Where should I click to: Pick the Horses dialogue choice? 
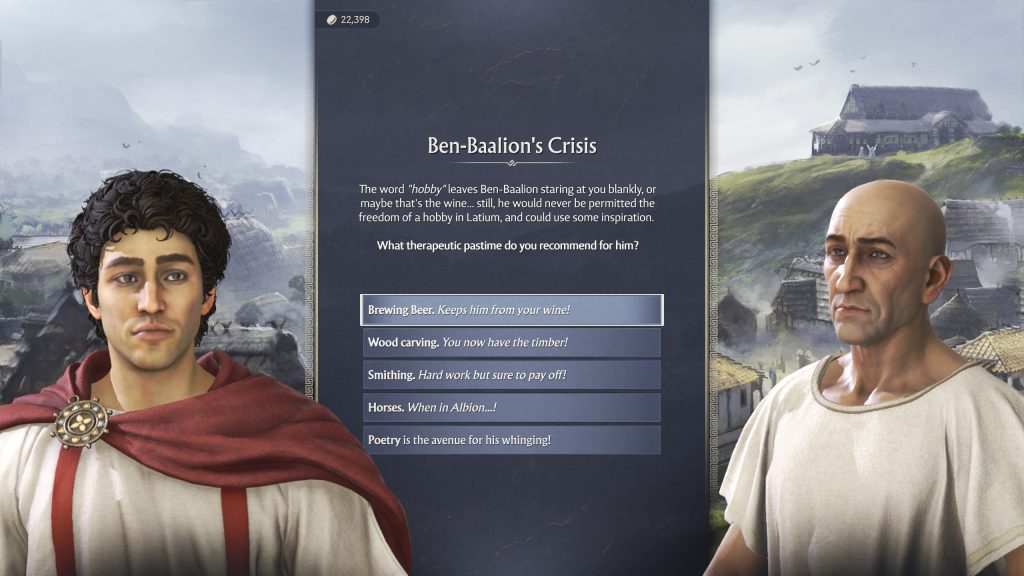tap(511, 407)
